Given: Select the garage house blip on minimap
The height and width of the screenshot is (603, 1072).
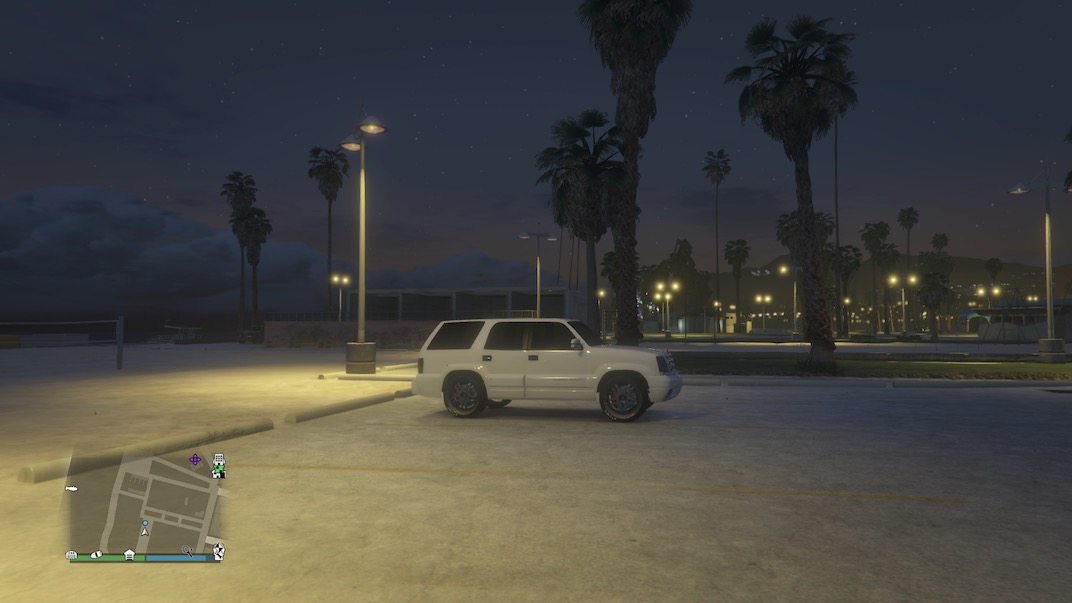Looking at the screenshot, I should pos(129,554).
